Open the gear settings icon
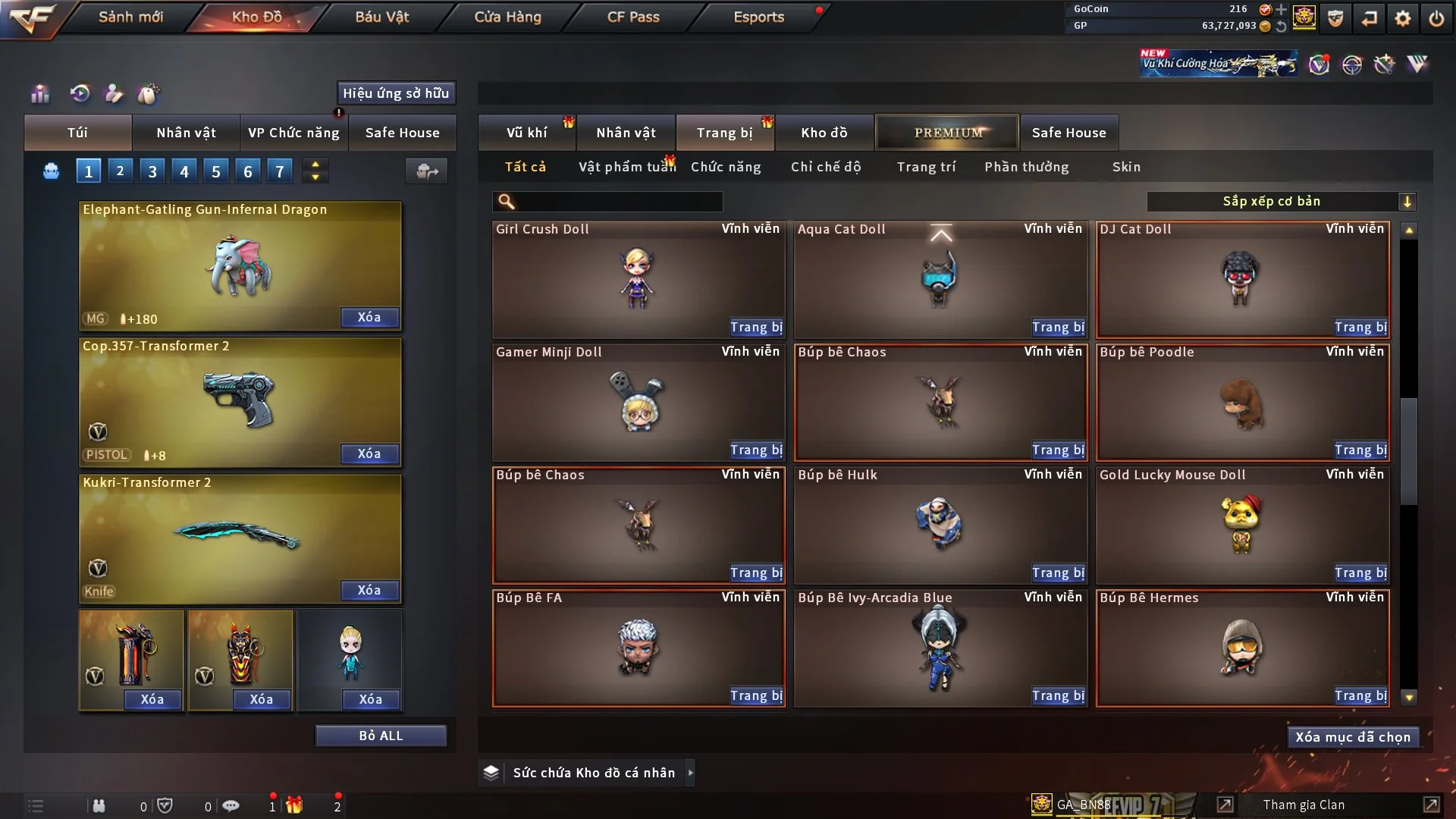Viewport: 1456px width, 819px height. tap(1403, 18)
